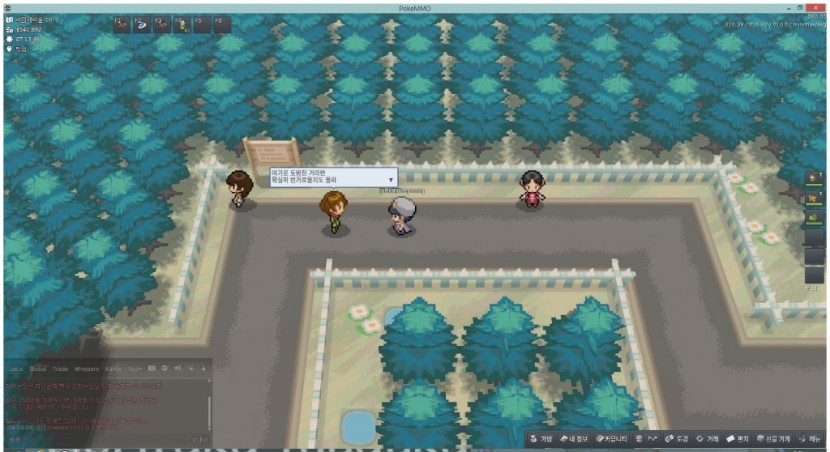830x452 pixels.
Task: Advance the dialogue box with the down arrow
Action: click(x=390, y=179)
